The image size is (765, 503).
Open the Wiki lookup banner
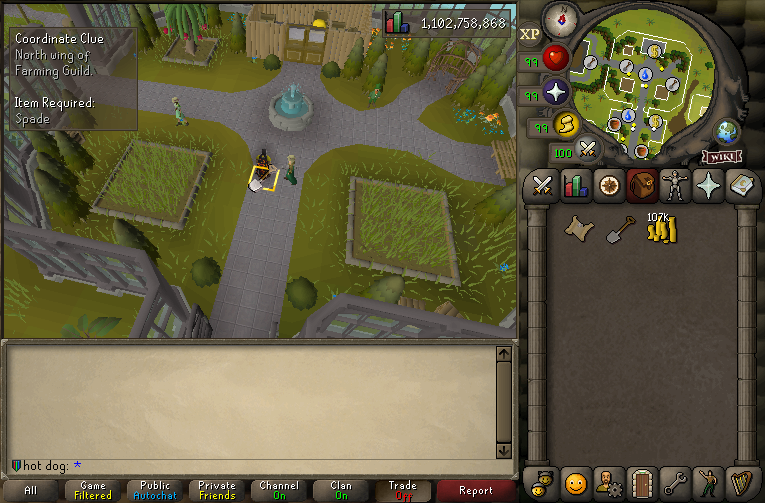coord(721,156)
